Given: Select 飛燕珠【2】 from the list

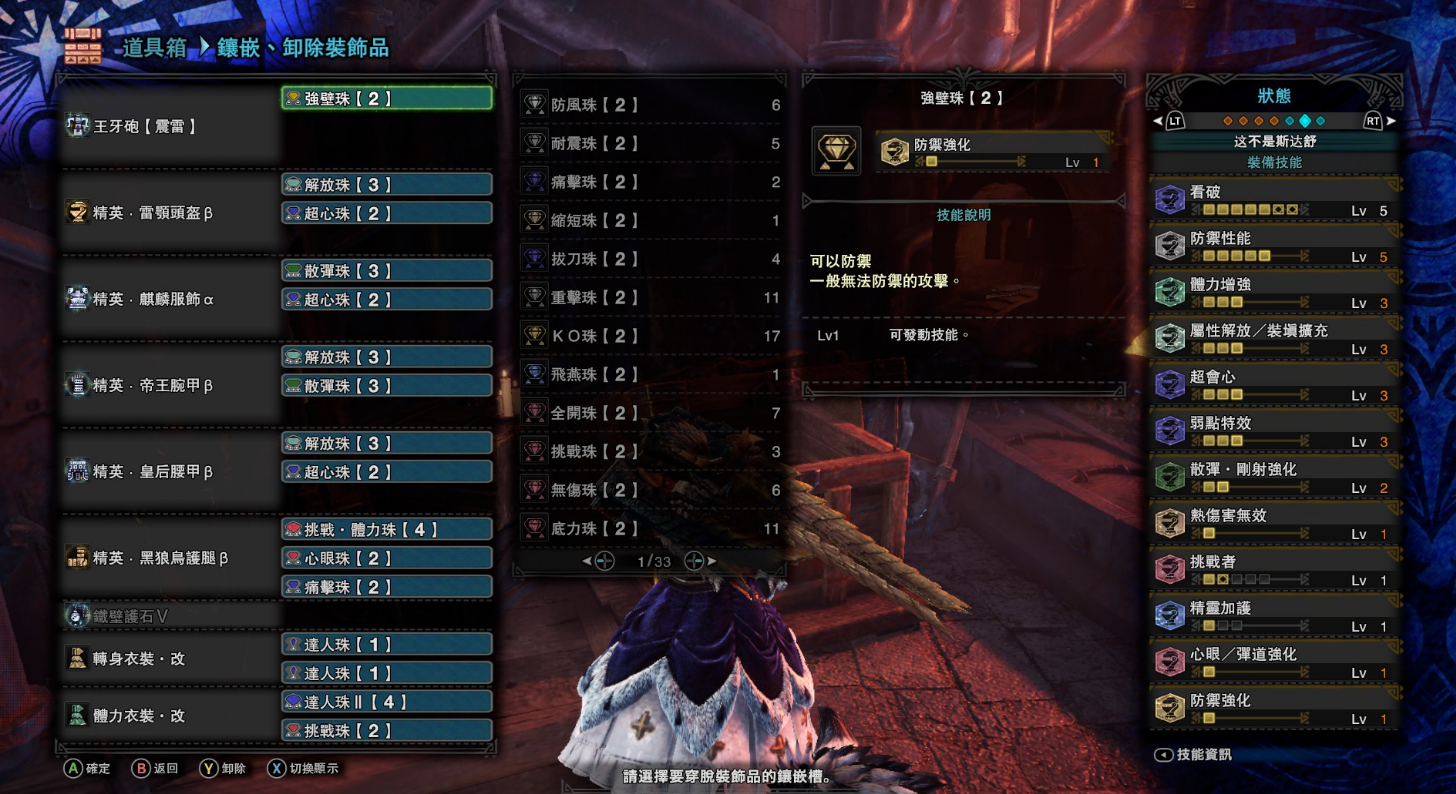Looking at the screenshot, I should 650,374.
